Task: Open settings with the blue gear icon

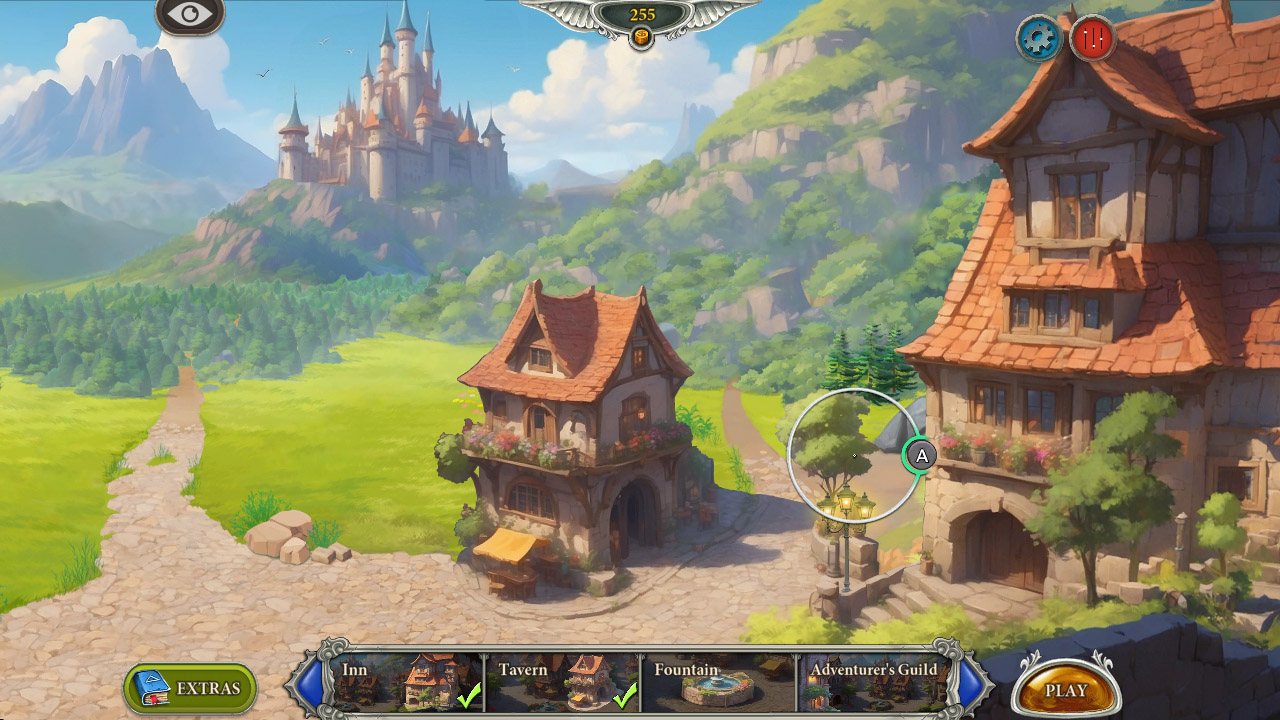Action: [x=1039, y=39]
